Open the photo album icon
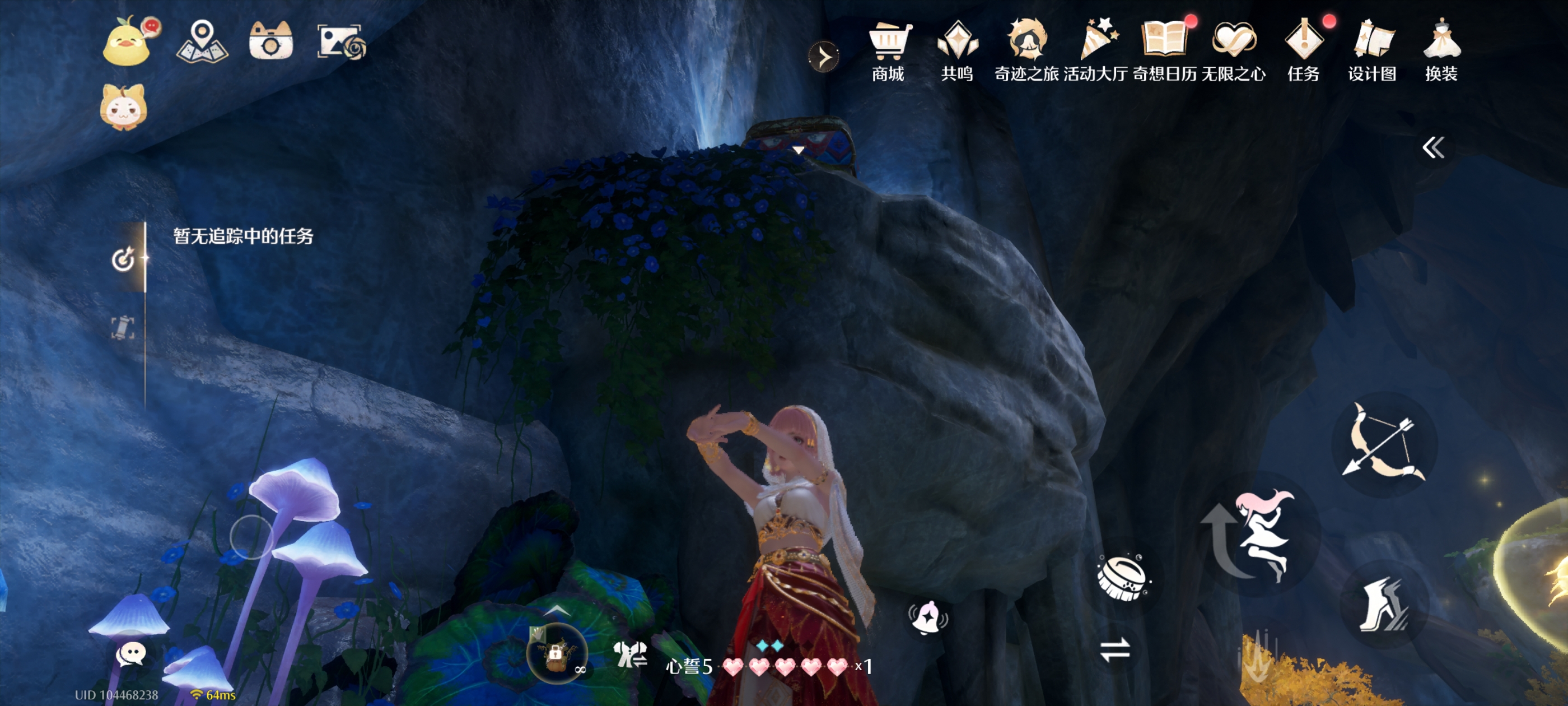The width and height of the screenshot is (1568, 706). [342, 42]
